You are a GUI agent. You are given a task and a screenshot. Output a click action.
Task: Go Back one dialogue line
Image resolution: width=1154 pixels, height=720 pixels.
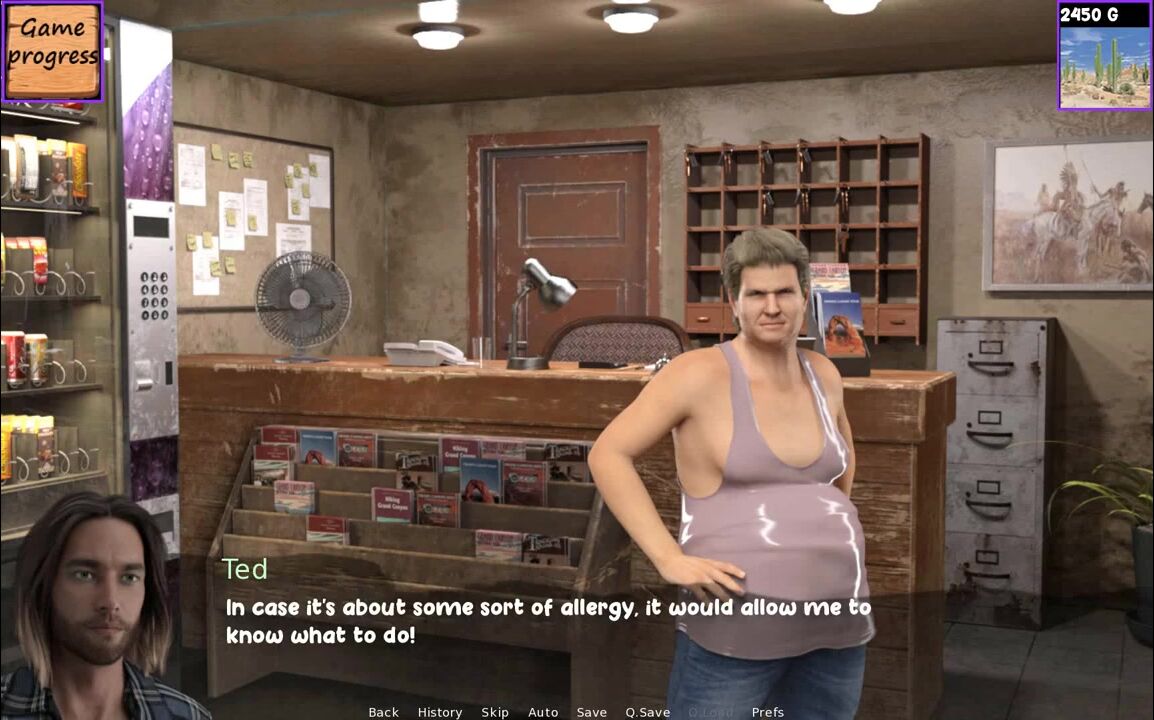pos(383,712)
